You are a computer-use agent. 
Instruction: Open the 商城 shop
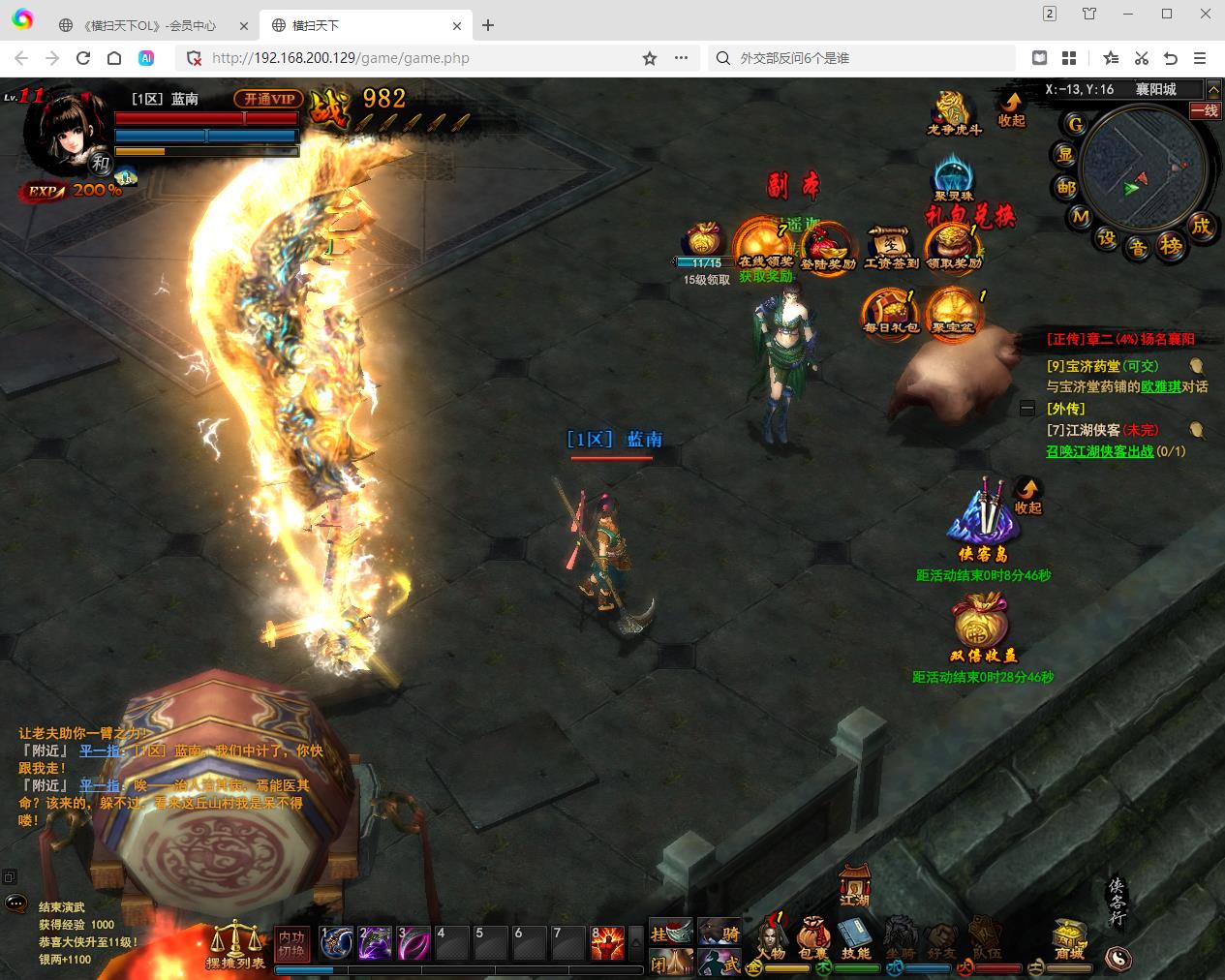[x=1069, y=937]
